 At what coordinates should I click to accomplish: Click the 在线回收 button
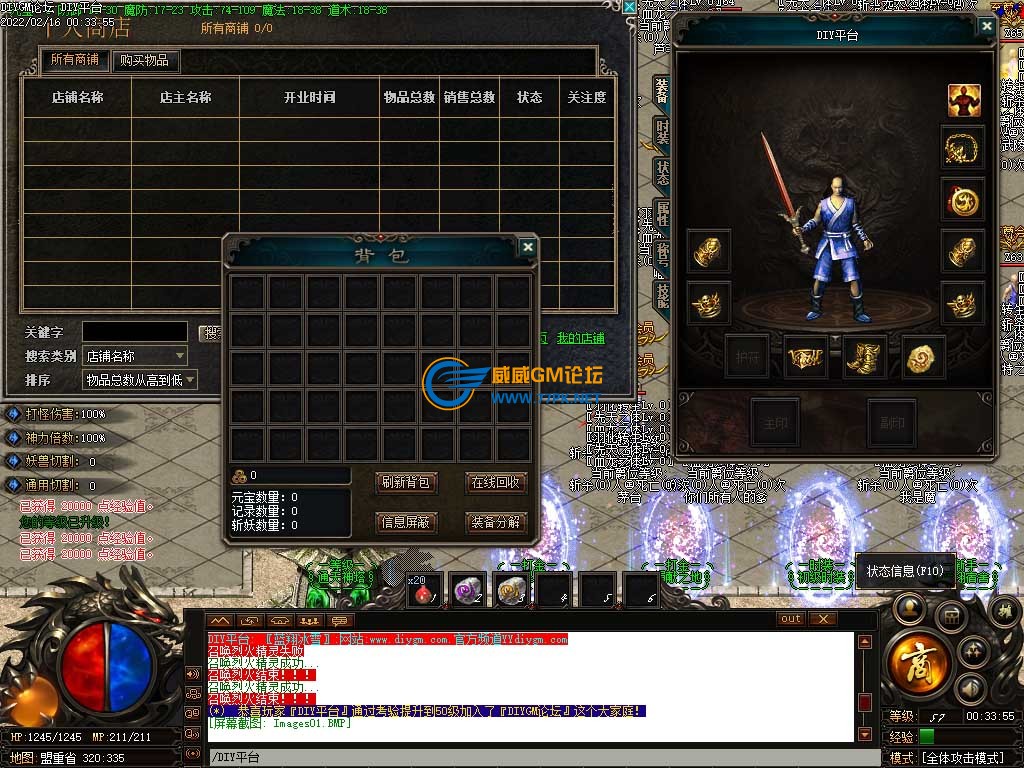click(496, 482)
